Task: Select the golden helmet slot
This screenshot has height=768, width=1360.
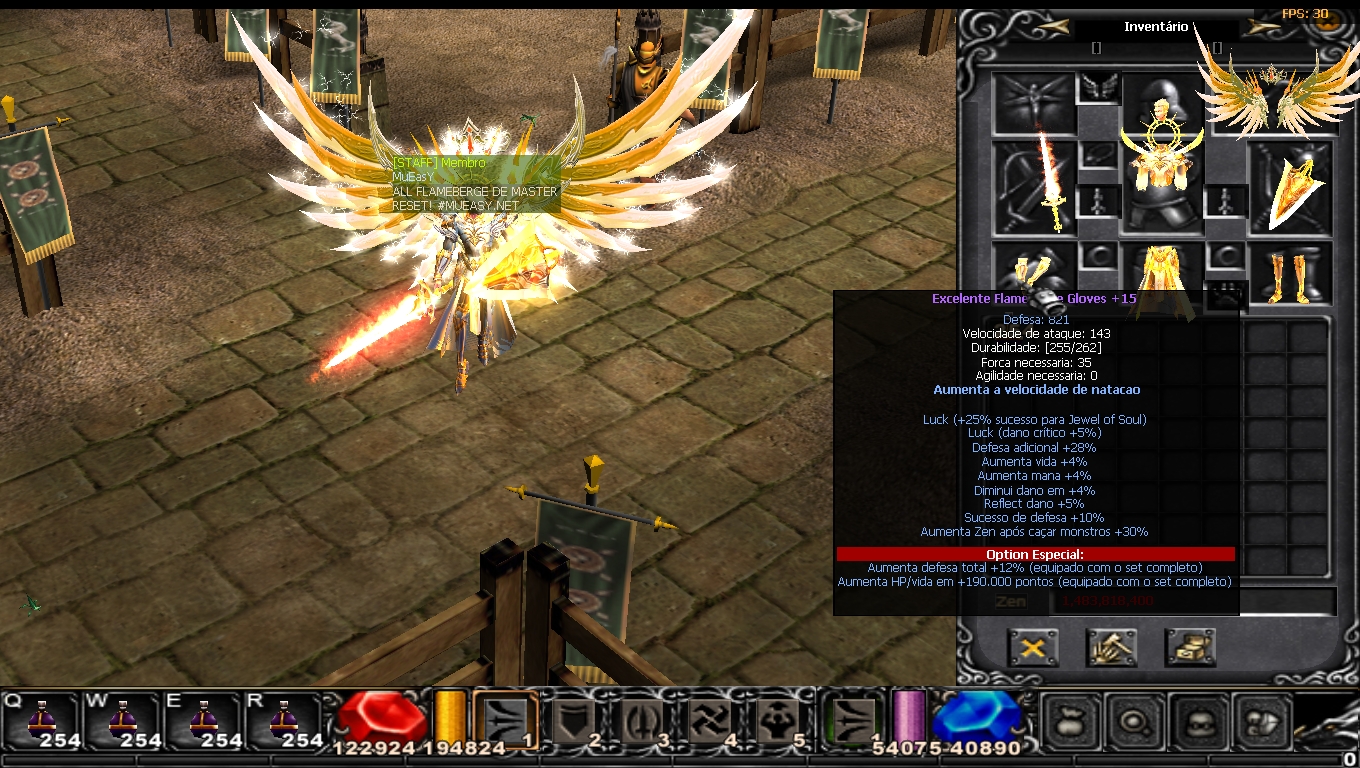Action: click(x=1162, y=100)
